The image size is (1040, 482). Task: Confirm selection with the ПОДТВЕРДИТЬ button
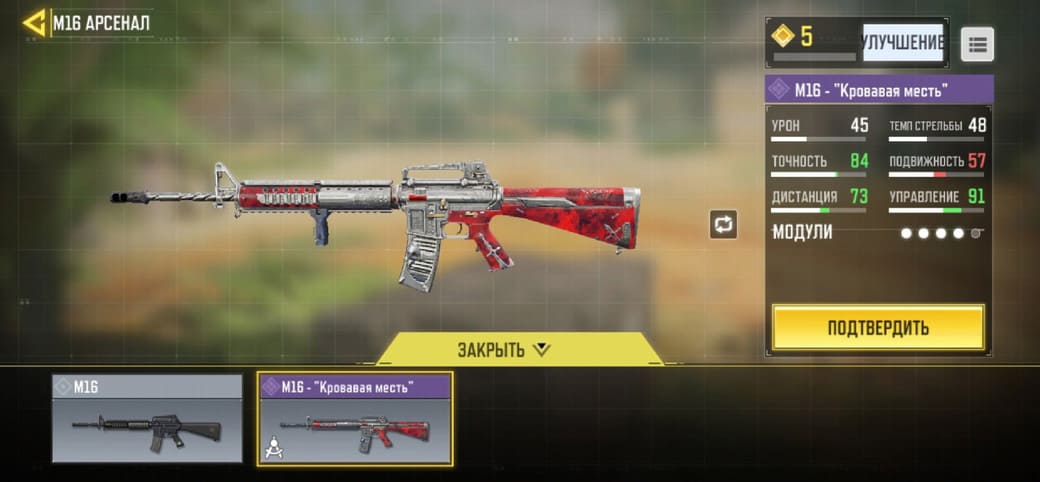pos(878,328)
